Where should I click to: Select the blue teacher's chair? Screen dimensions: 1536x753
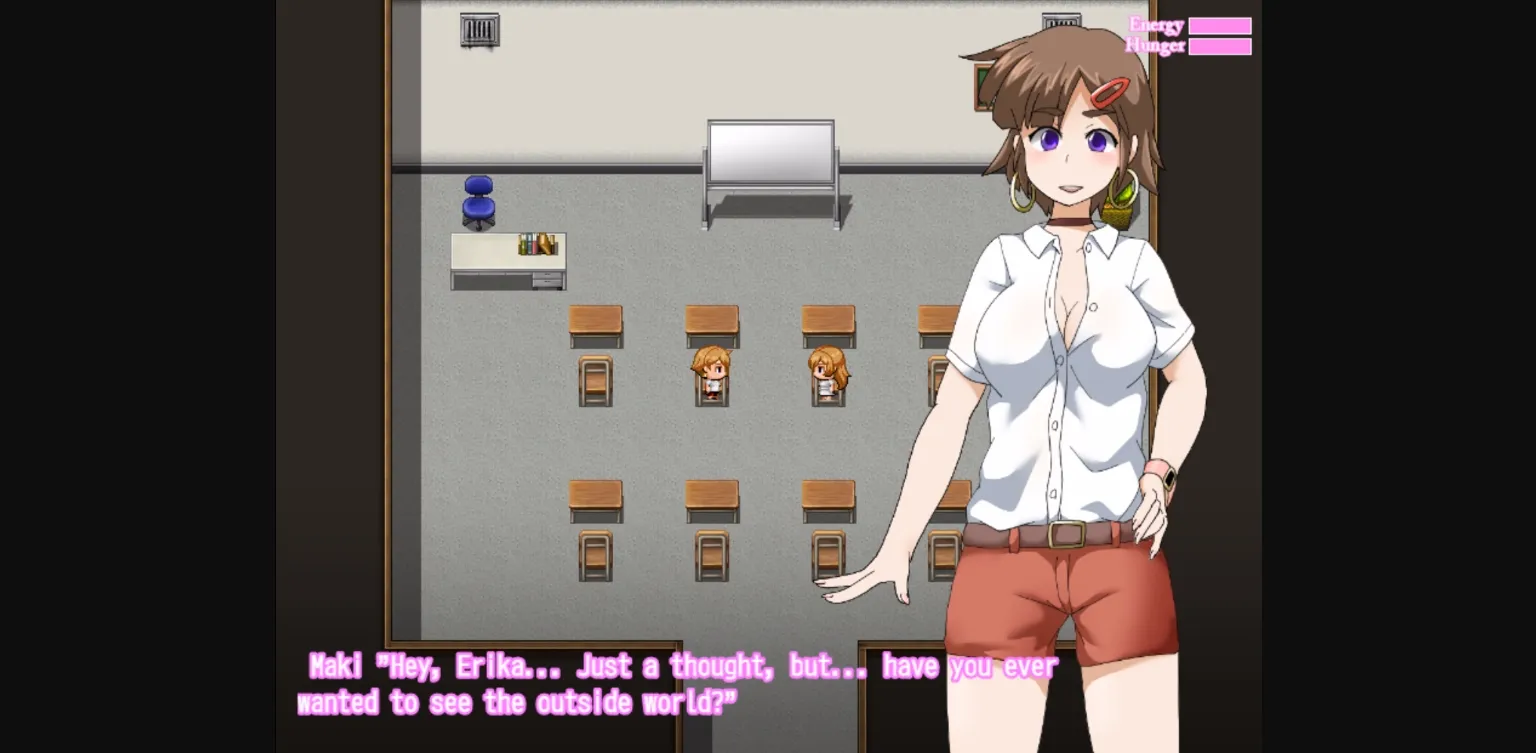479,200
